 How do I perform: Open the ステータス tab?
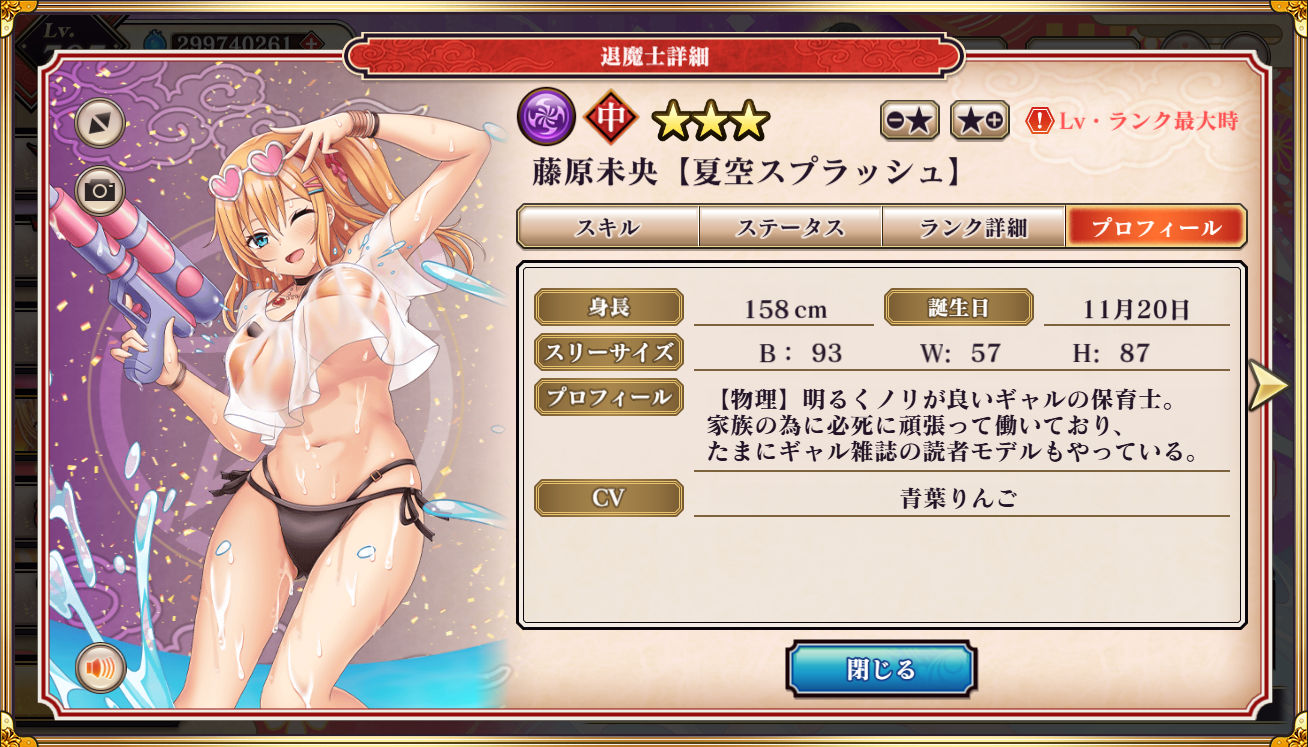(790, 227)
